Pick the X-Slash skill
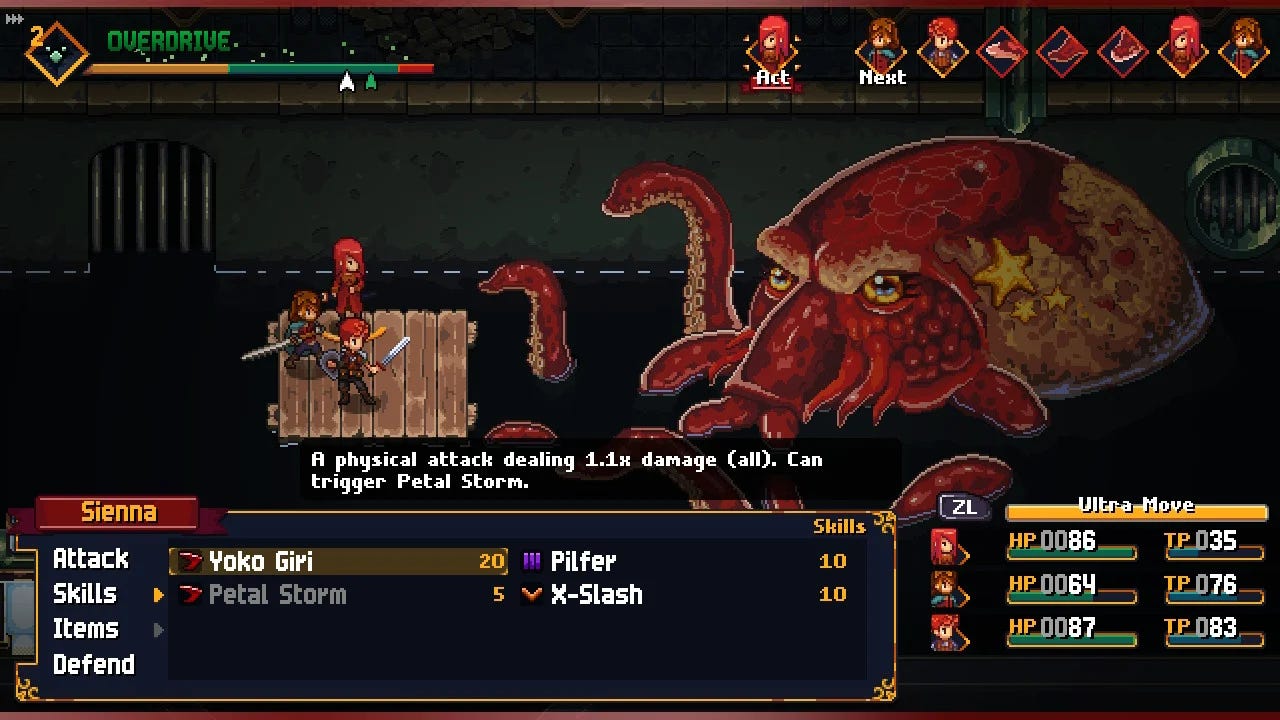The height and width of the screenshot is (720, 1280). 596,595
